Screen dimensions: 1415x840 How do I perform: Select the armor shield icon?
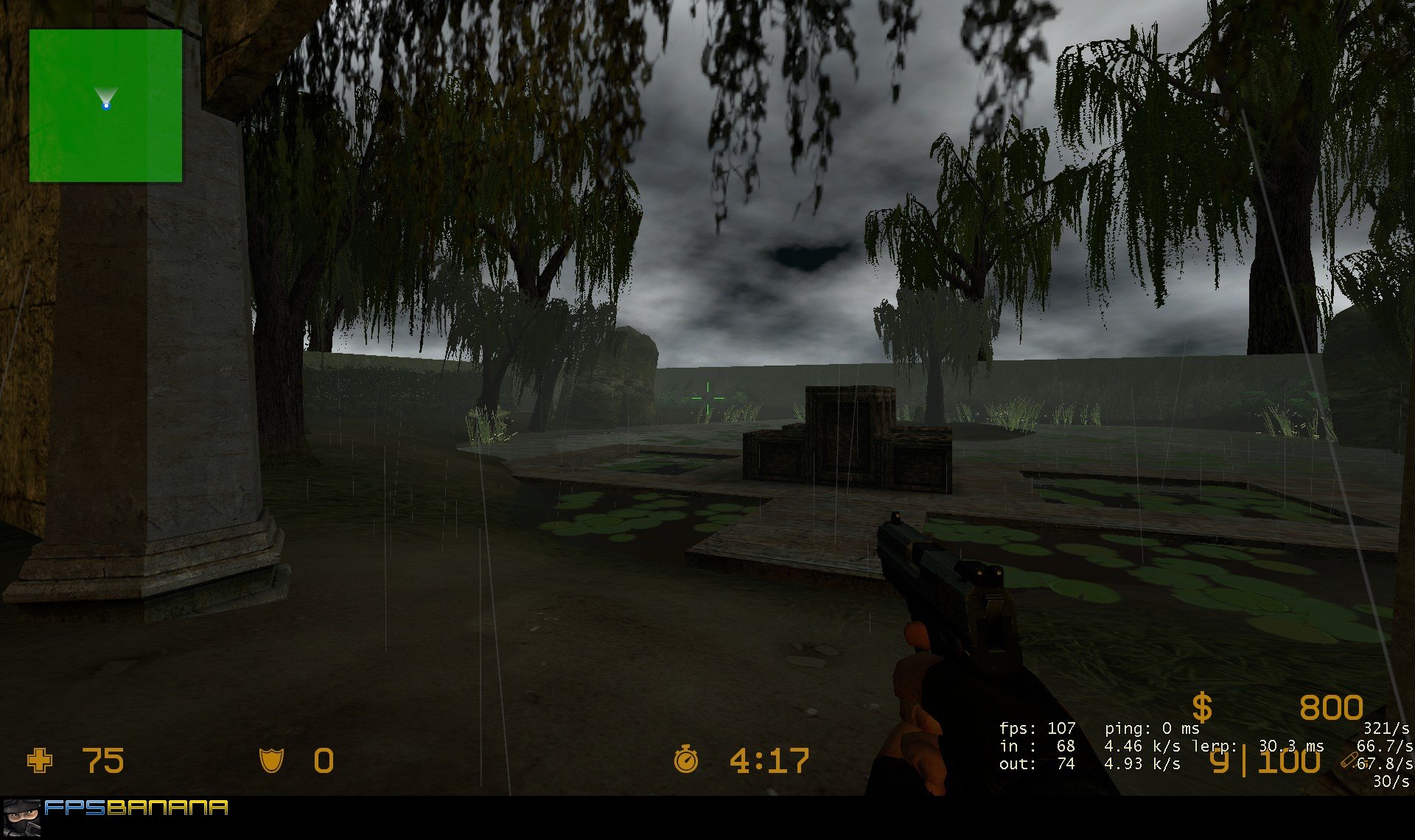(x=272, y=760)
